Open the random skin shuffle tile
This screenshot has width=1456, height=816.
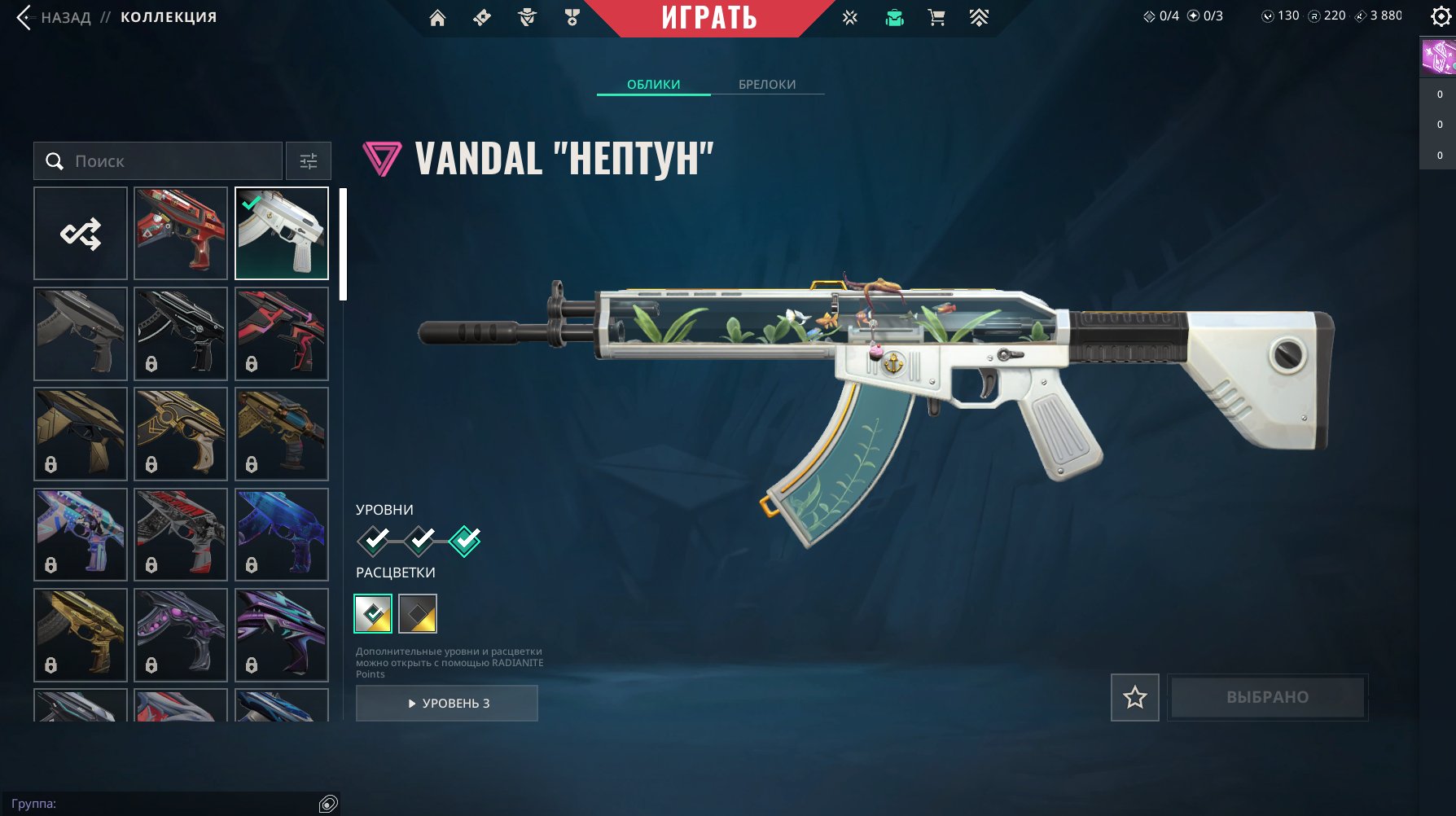point(80,233)
